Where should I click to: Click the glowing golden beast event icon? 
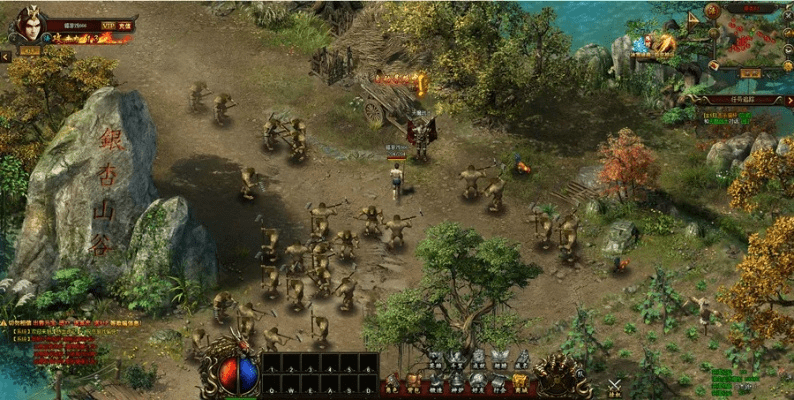tap(666, 44)
